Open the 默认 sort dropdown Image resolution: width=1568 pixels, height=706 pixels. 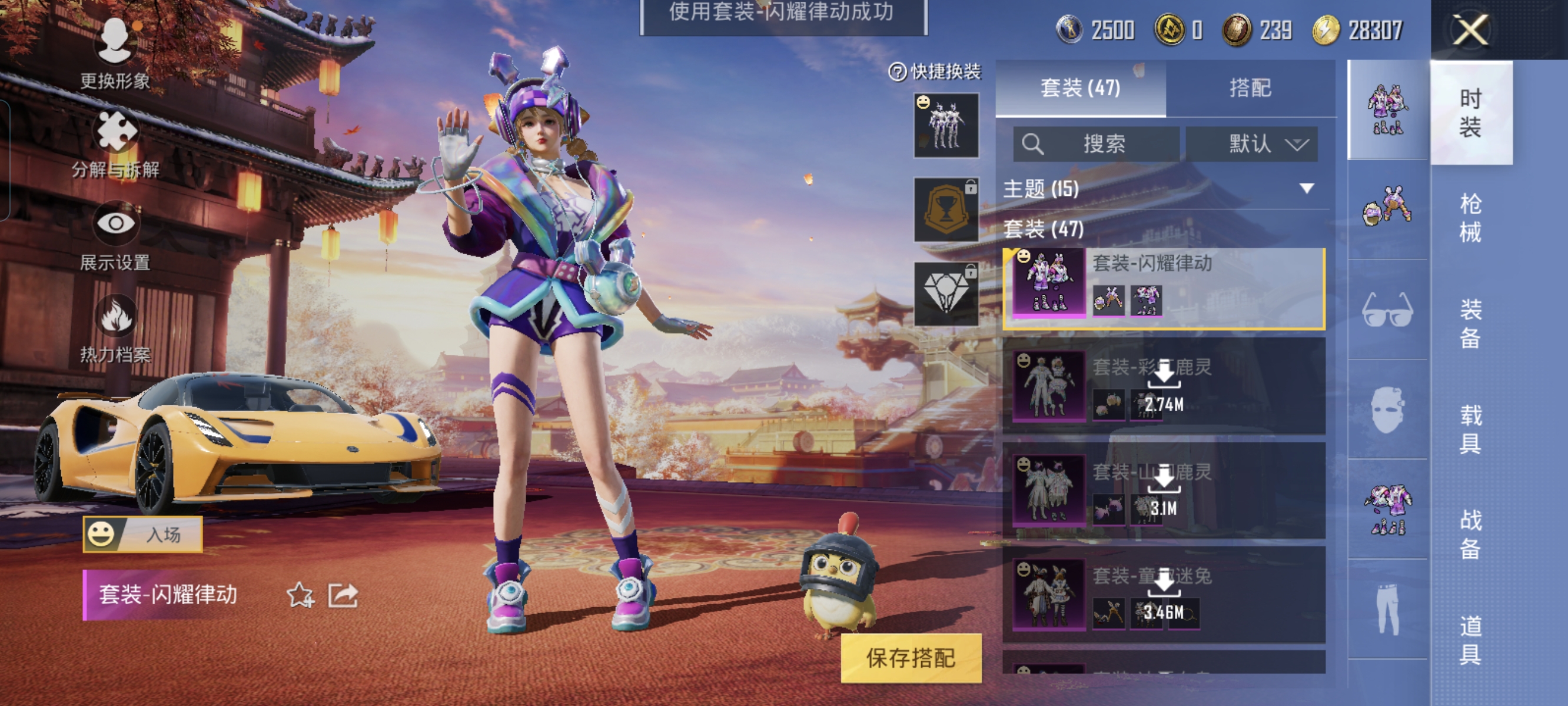[1251, 144]
